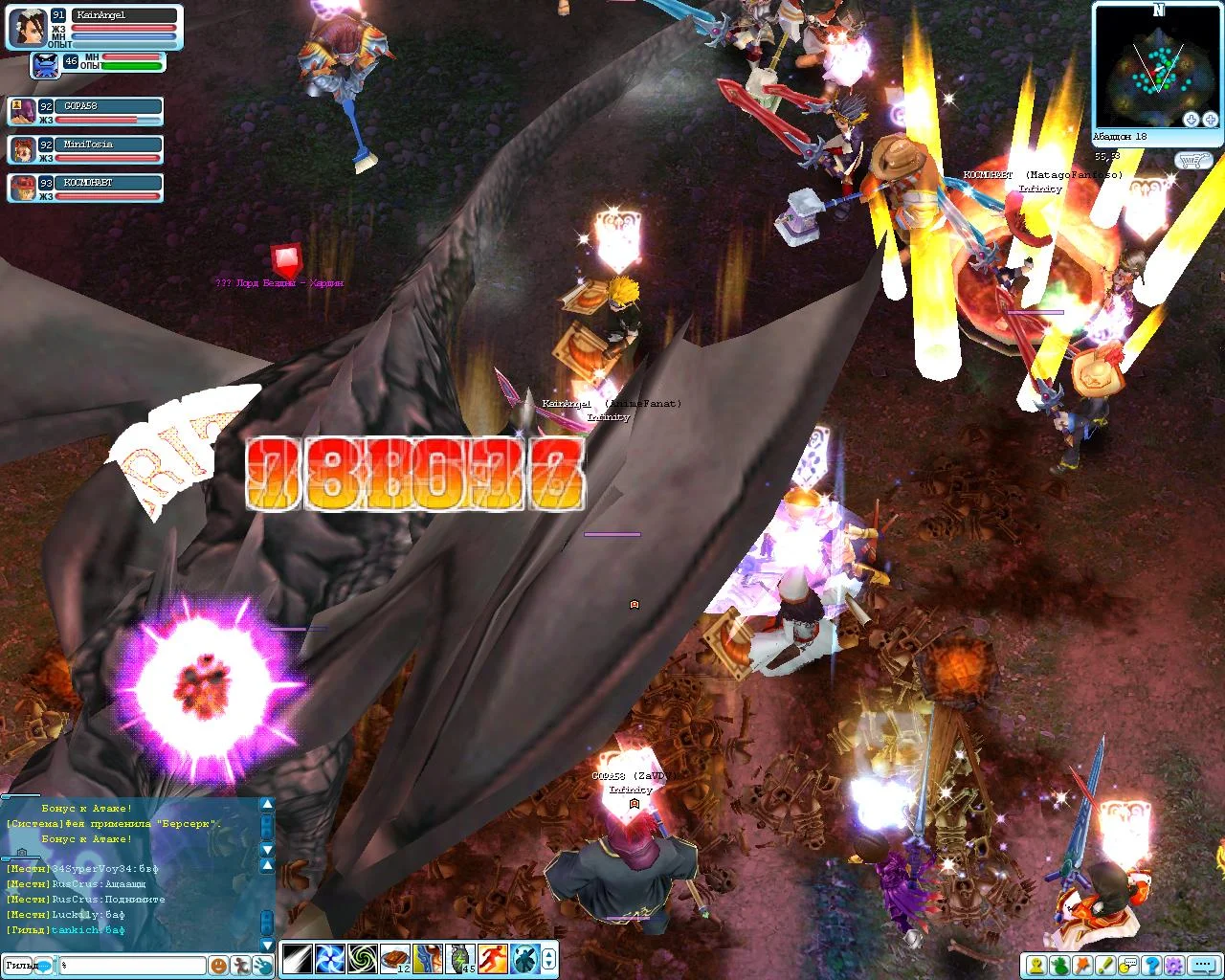1225x980 pixels.
Task: Click the minimap down-arrow button
Action: 1192,120
